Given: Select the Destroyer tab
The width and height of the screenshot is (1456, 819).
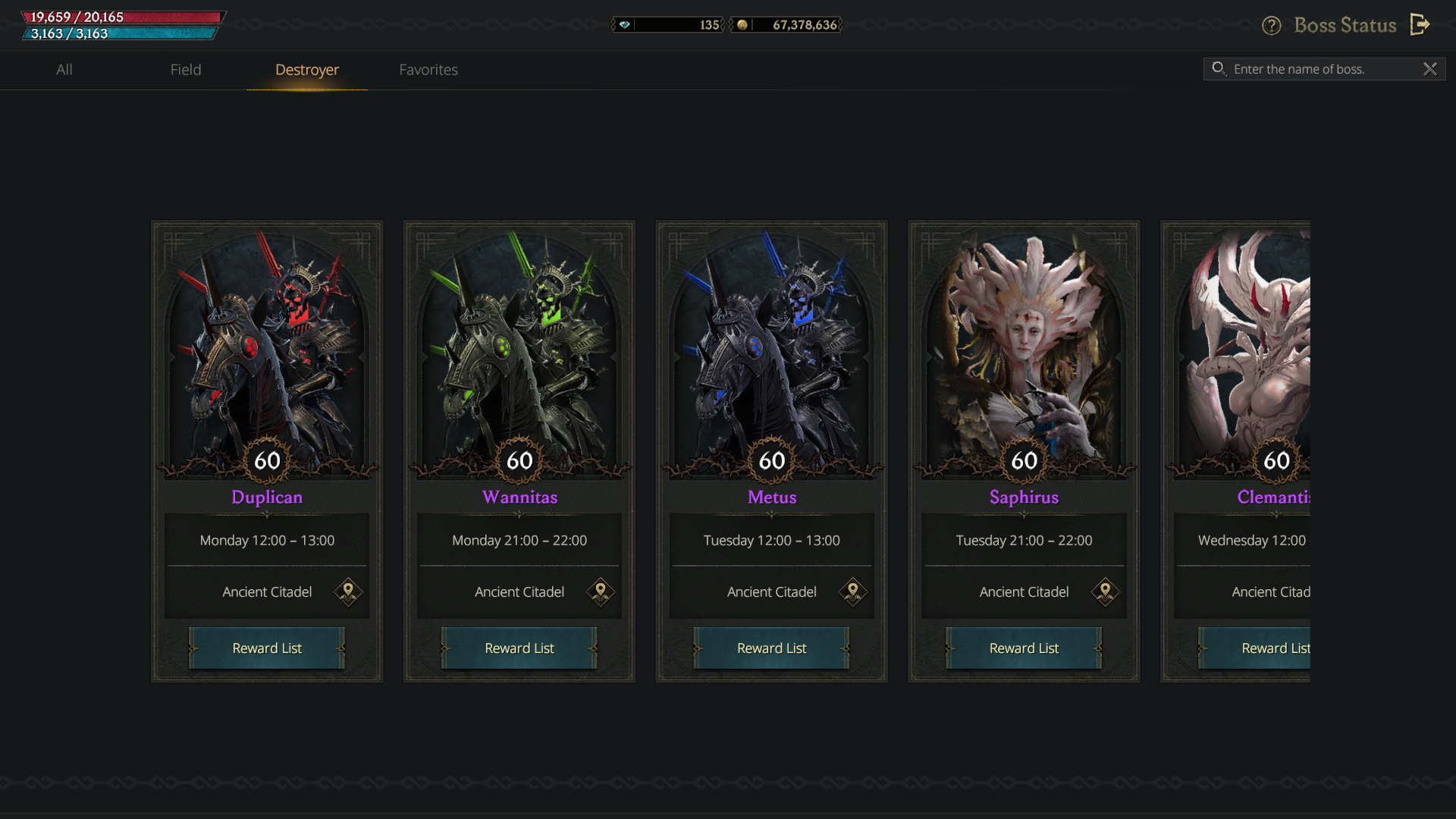Looking at the screenshot, I should click(x=306, y=70).
